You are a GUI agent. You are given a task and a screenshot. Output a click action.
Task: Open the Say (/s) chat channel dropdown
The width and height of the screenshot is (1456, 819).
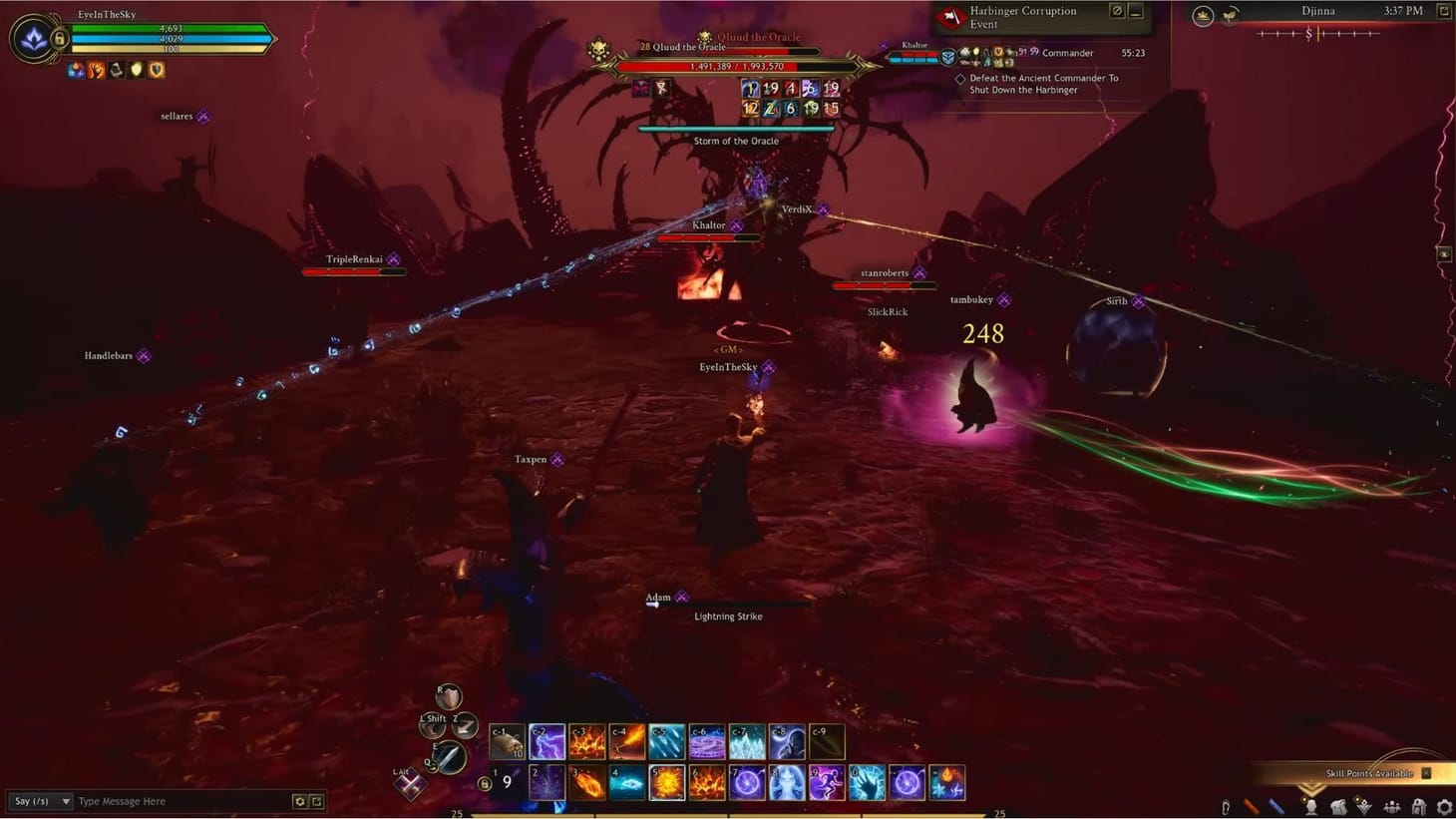click(x=40, y=801)
